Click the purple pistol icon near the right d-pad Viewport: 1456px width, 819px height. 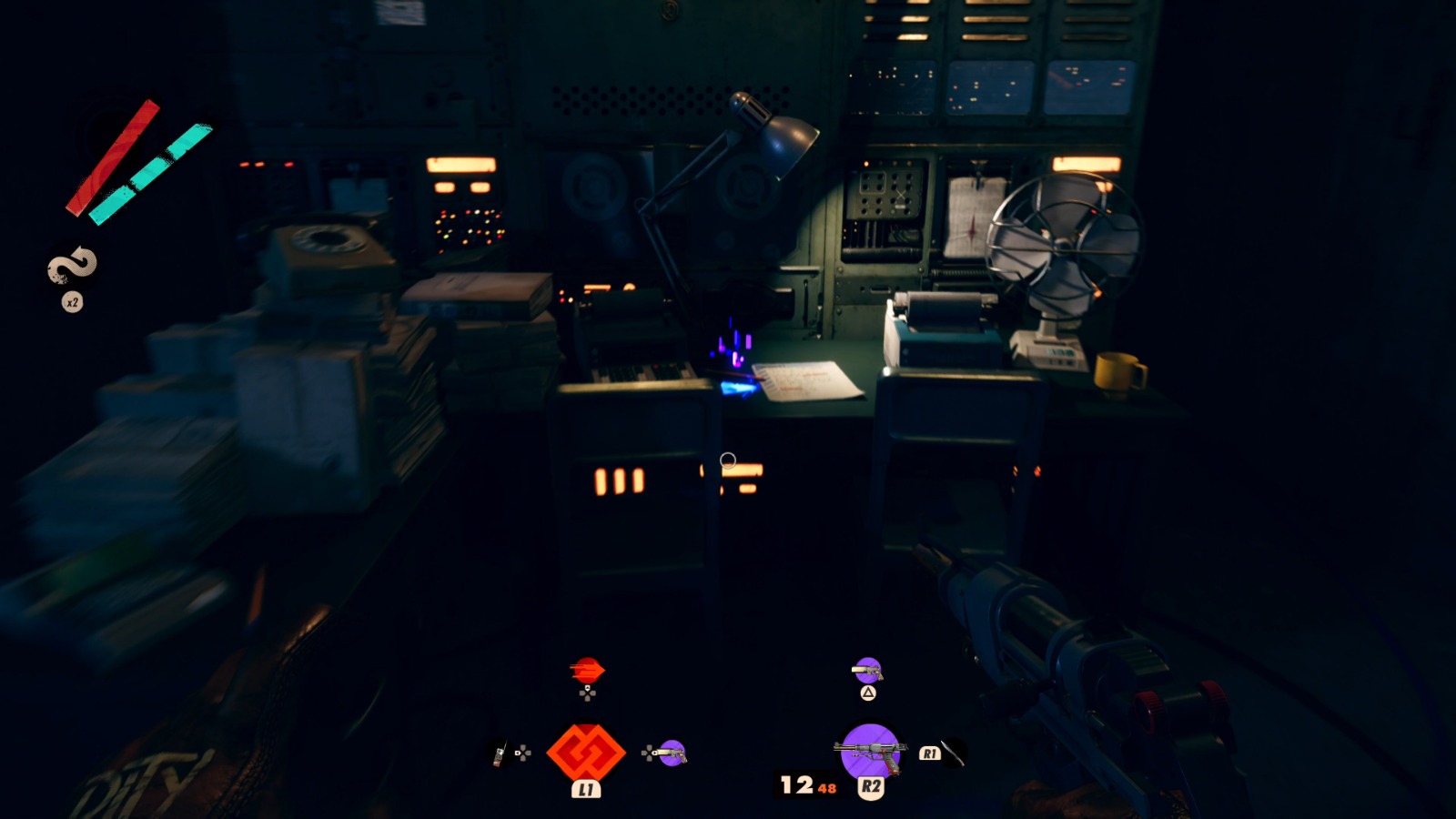(x=671, y=753)
